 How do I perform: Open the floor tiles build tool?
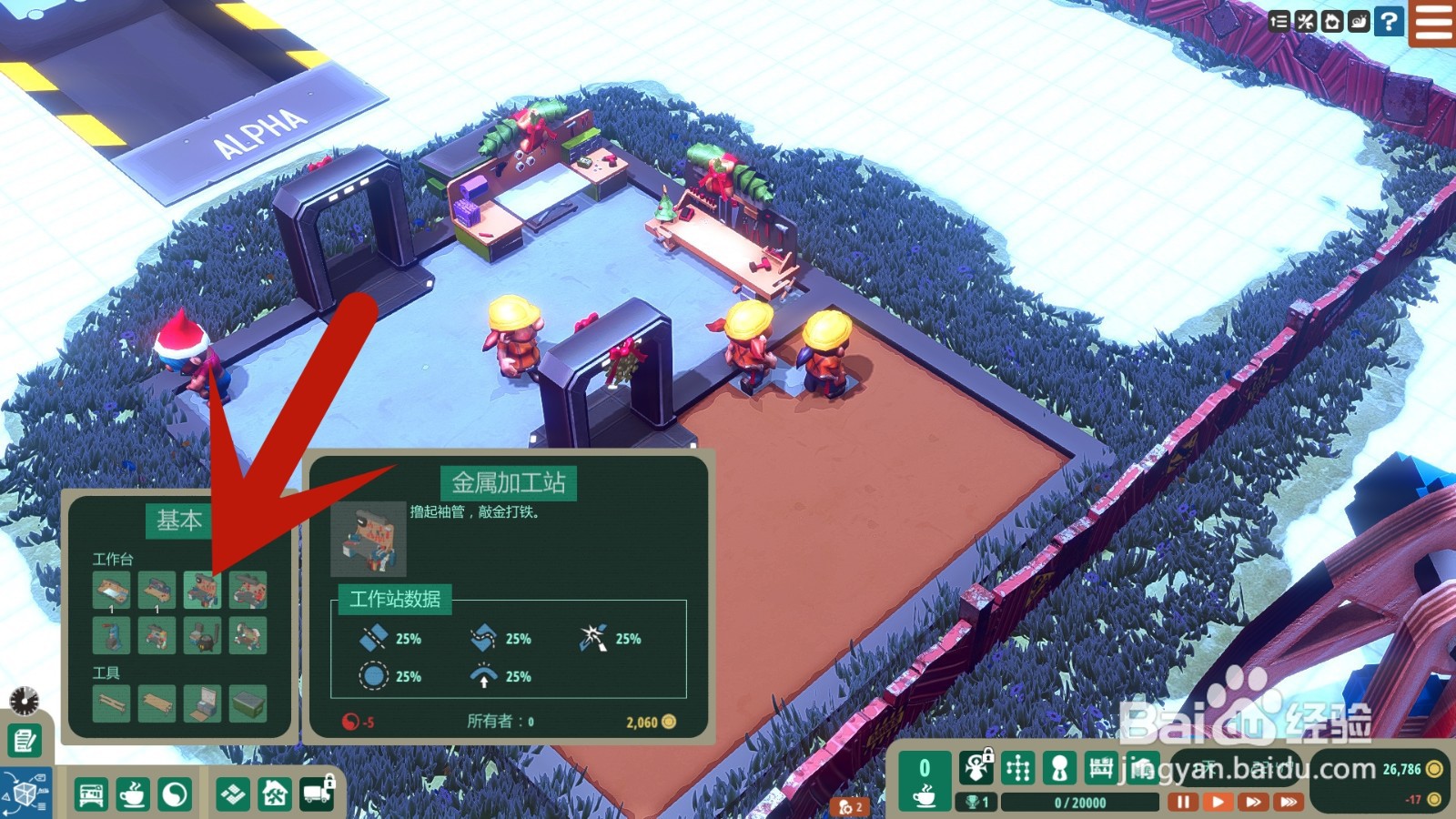coord(233,795)
